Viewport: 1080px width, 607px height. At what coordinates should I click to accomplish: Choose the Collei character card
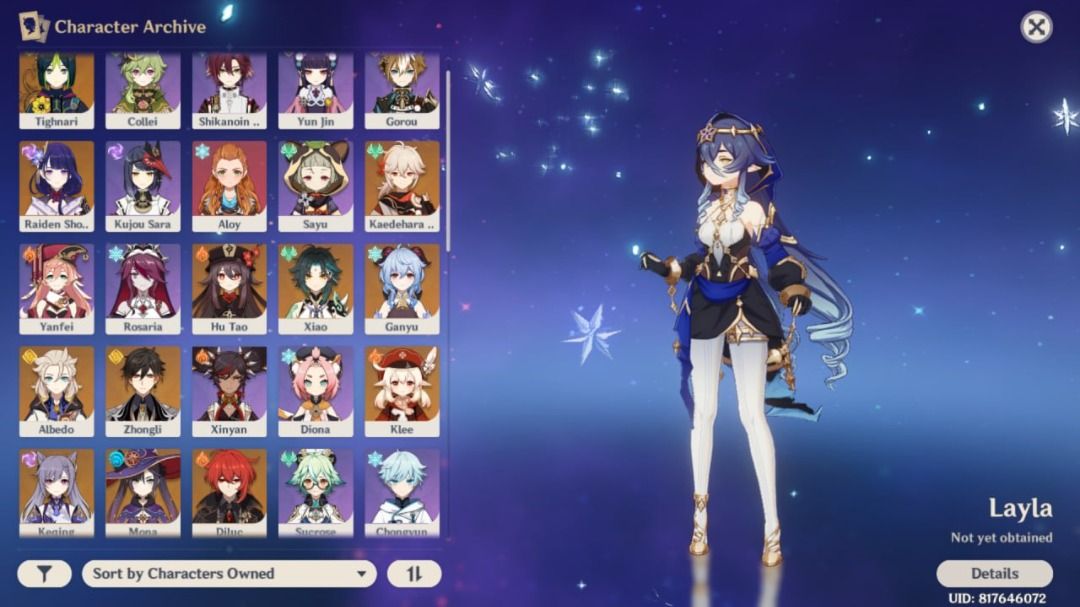coord(143,89)
